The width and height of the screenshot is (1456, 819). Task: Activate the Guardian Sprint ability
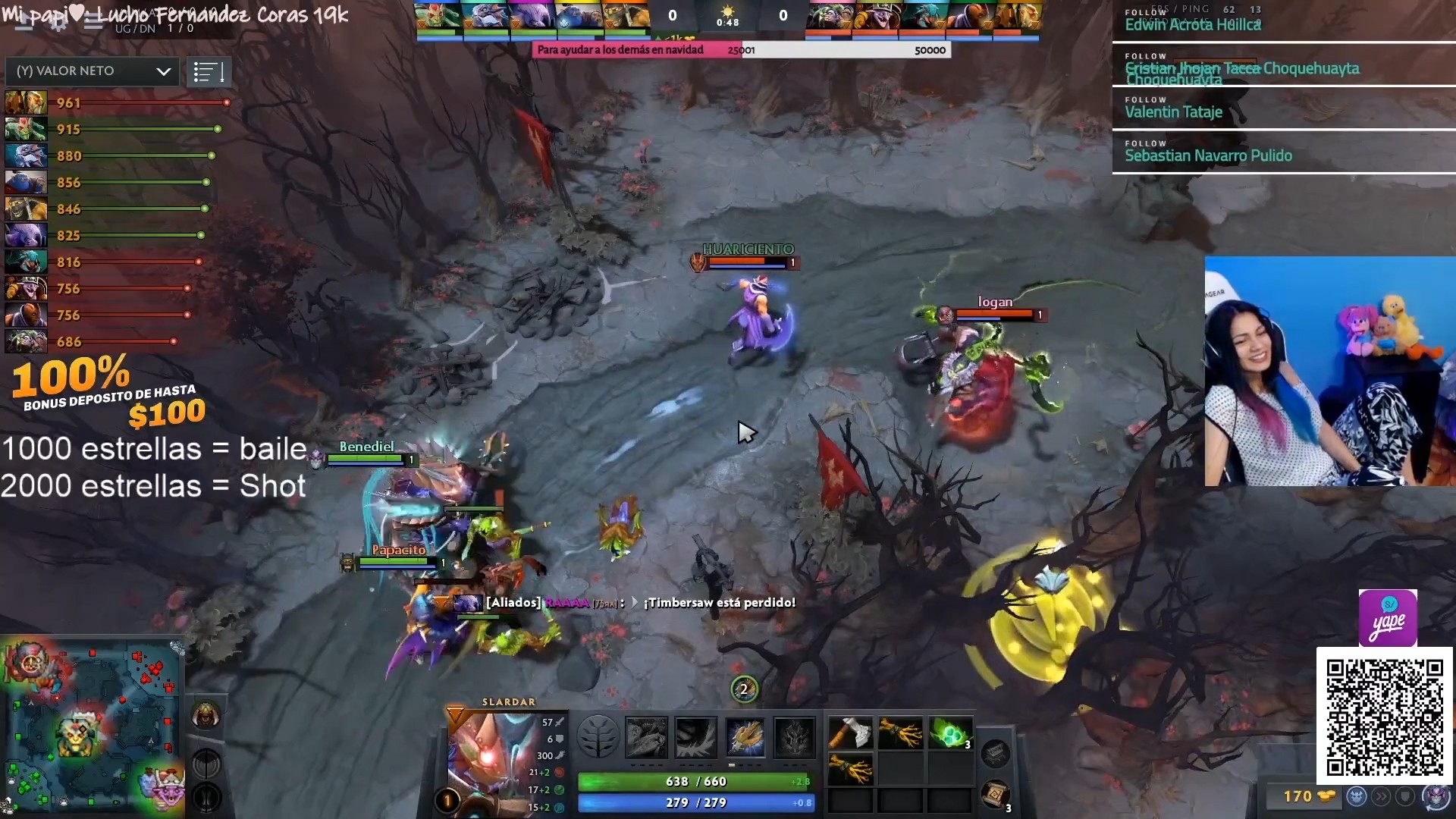(x=646, y=737)
